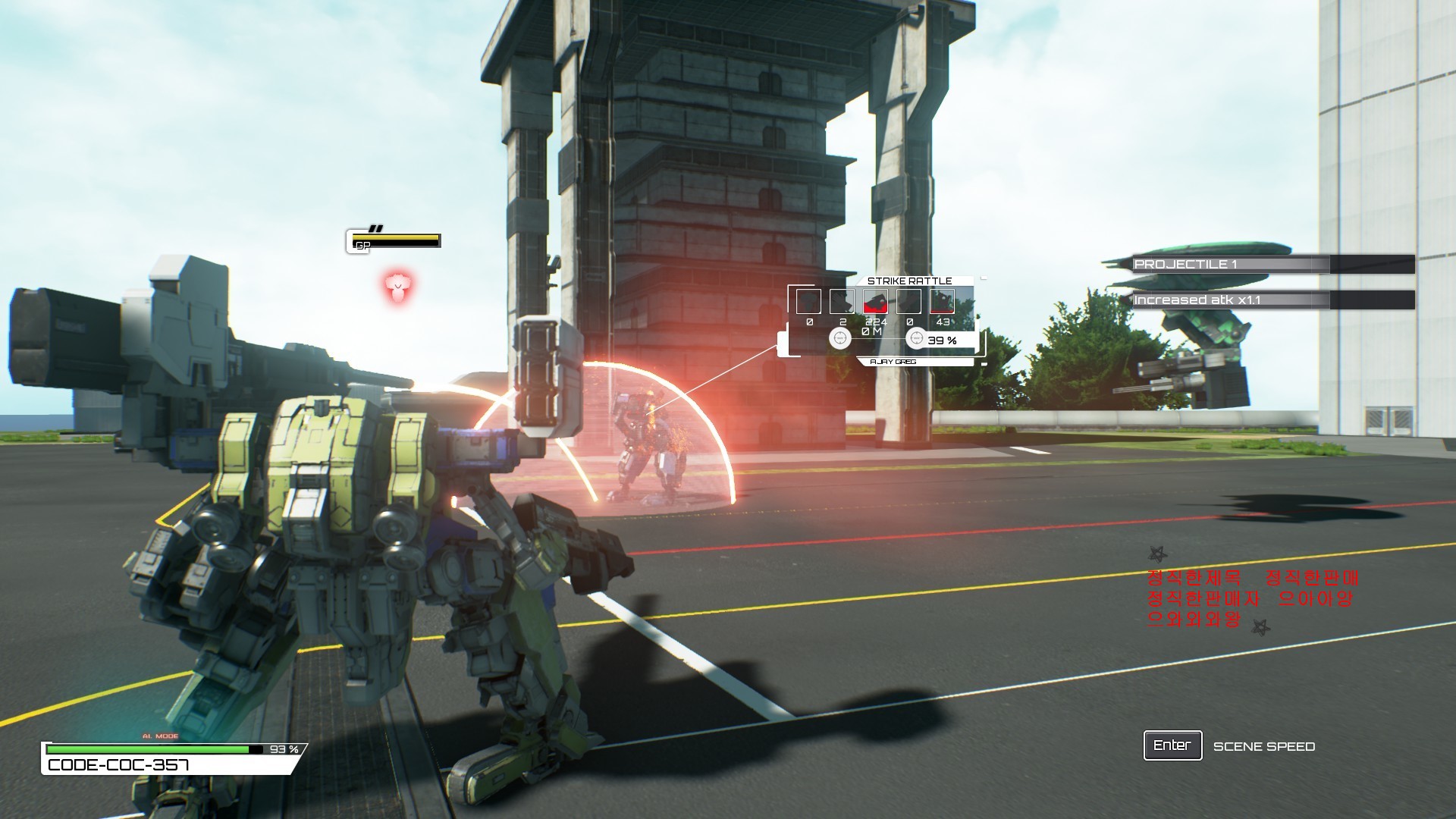The width and height of the screenshot is (1456, 819).
Task: Click the STRIKE RATTLE target header
Action: [909, 281]
